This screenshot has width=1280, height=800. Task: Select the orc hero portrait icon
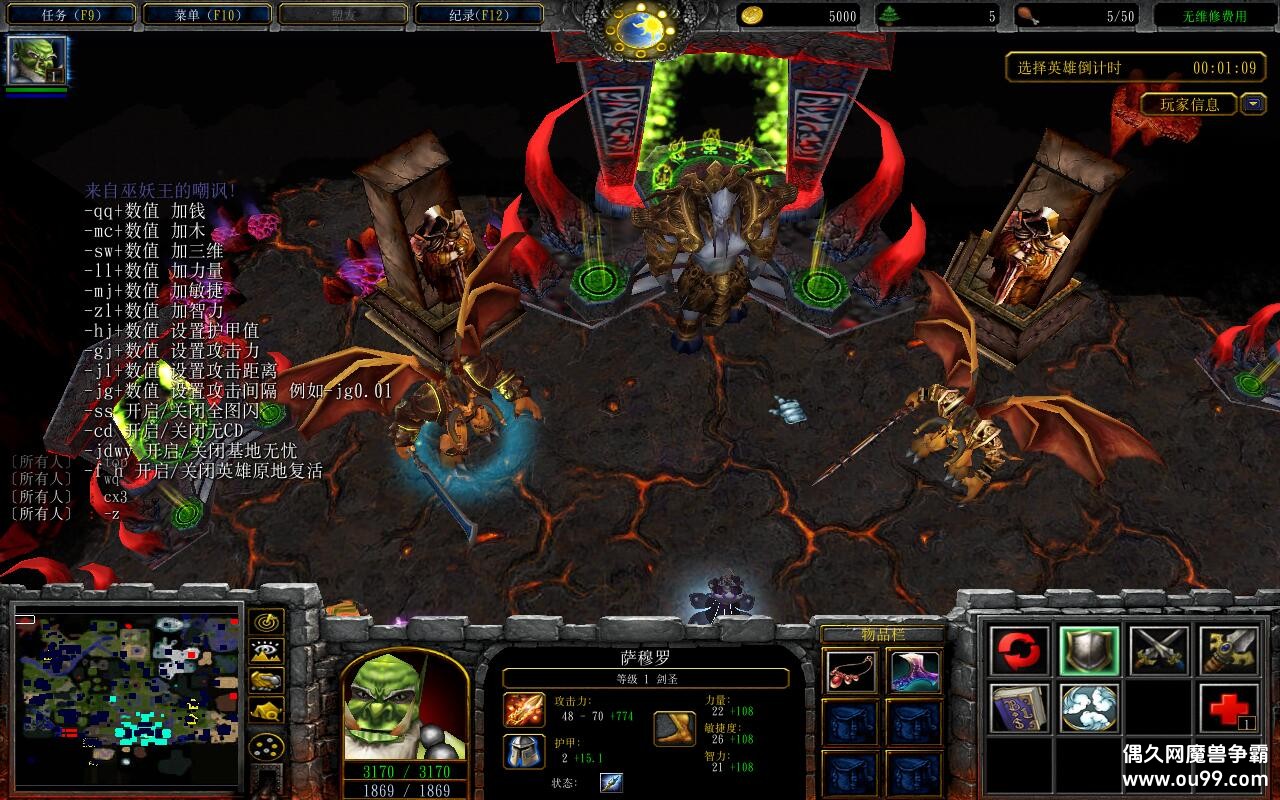[x=37, y=61]
